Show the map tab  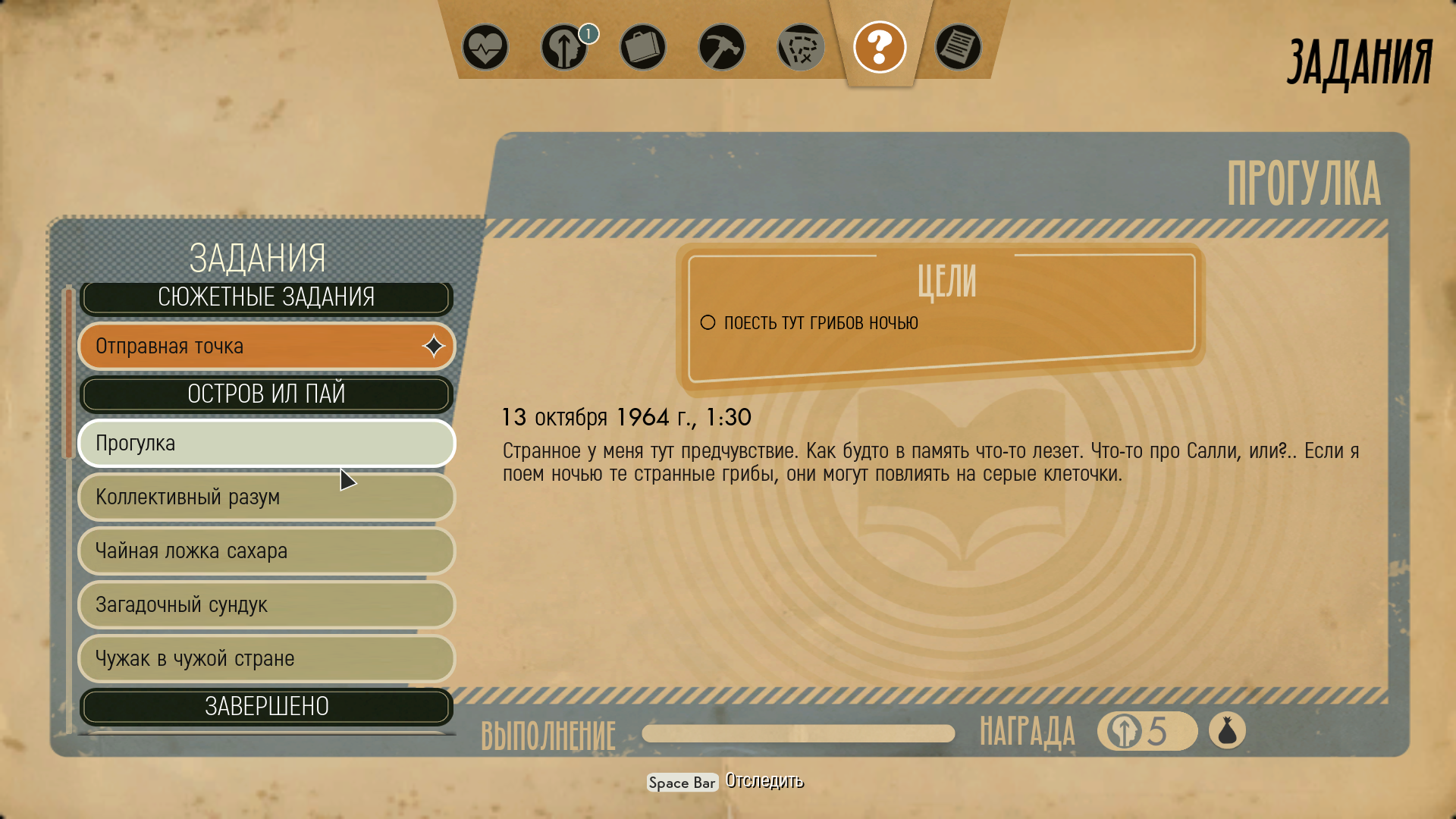coord(801,48)
